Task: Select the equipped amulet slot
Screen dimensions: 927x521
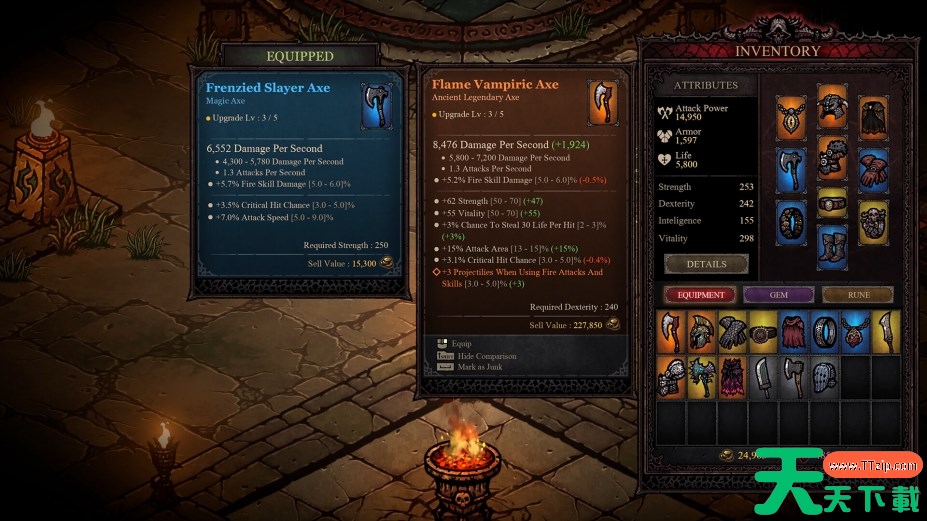Action: pos(791,118)
